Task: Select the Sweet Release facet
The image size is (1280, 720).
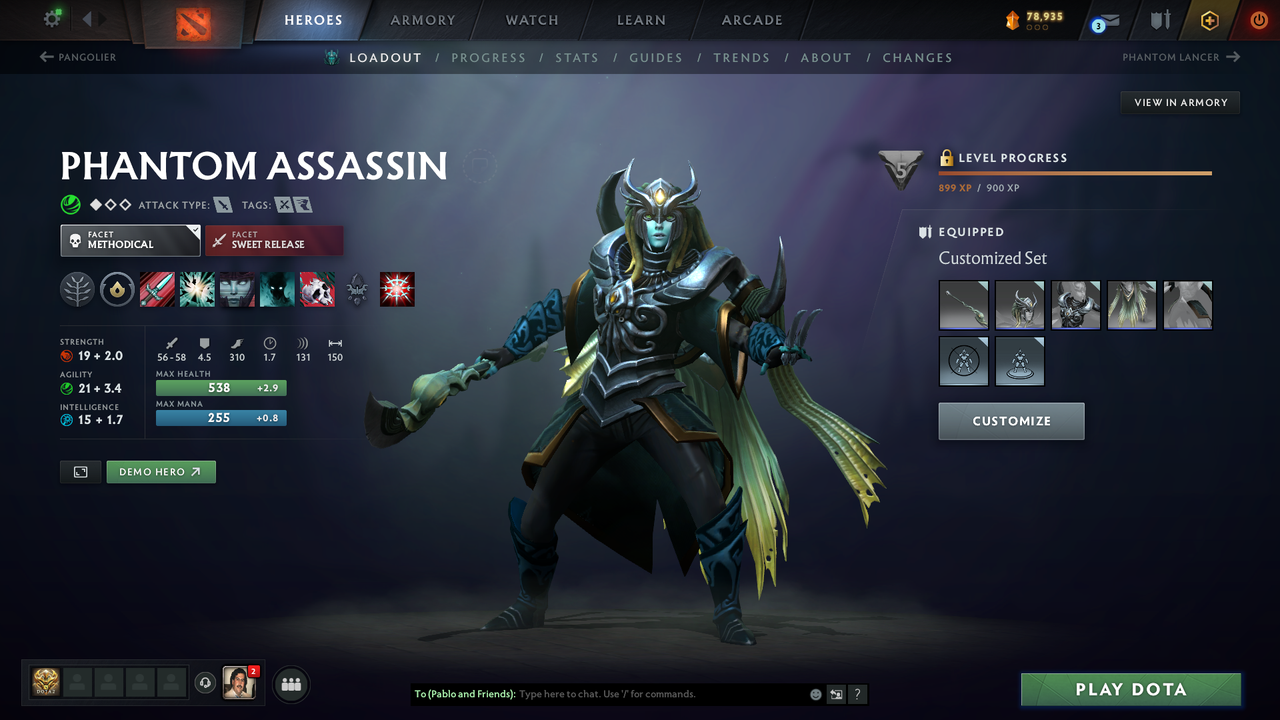Action: [274, 240]
